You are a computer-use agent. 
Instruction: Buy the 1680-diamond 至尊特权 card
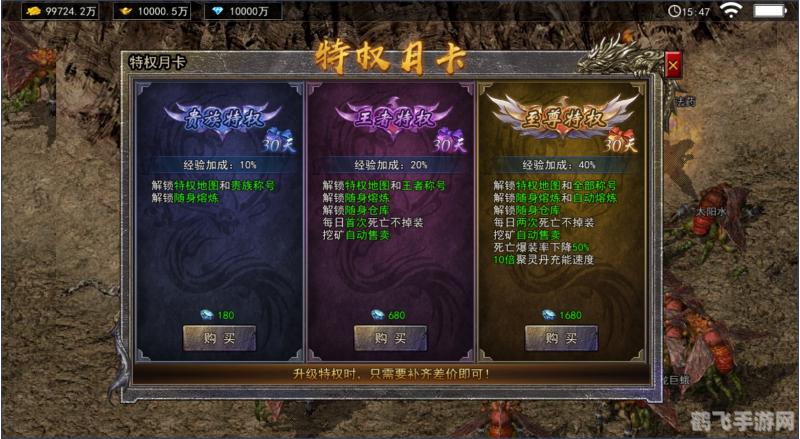[562, 338]
